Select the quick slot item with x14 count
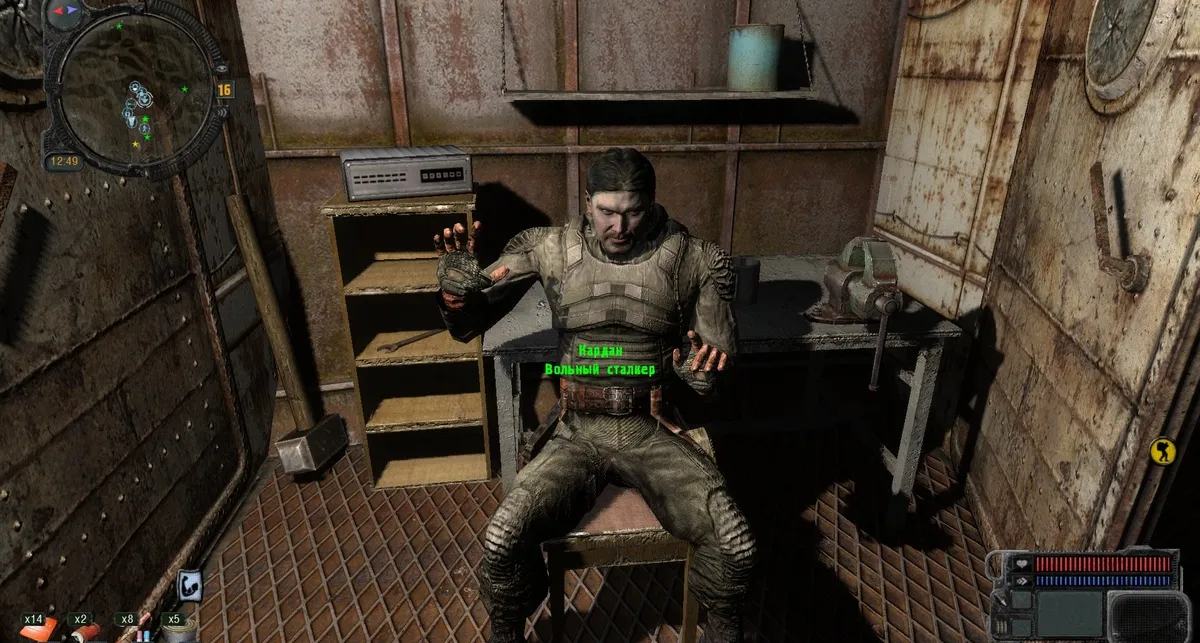 click(x=38, y=630)
